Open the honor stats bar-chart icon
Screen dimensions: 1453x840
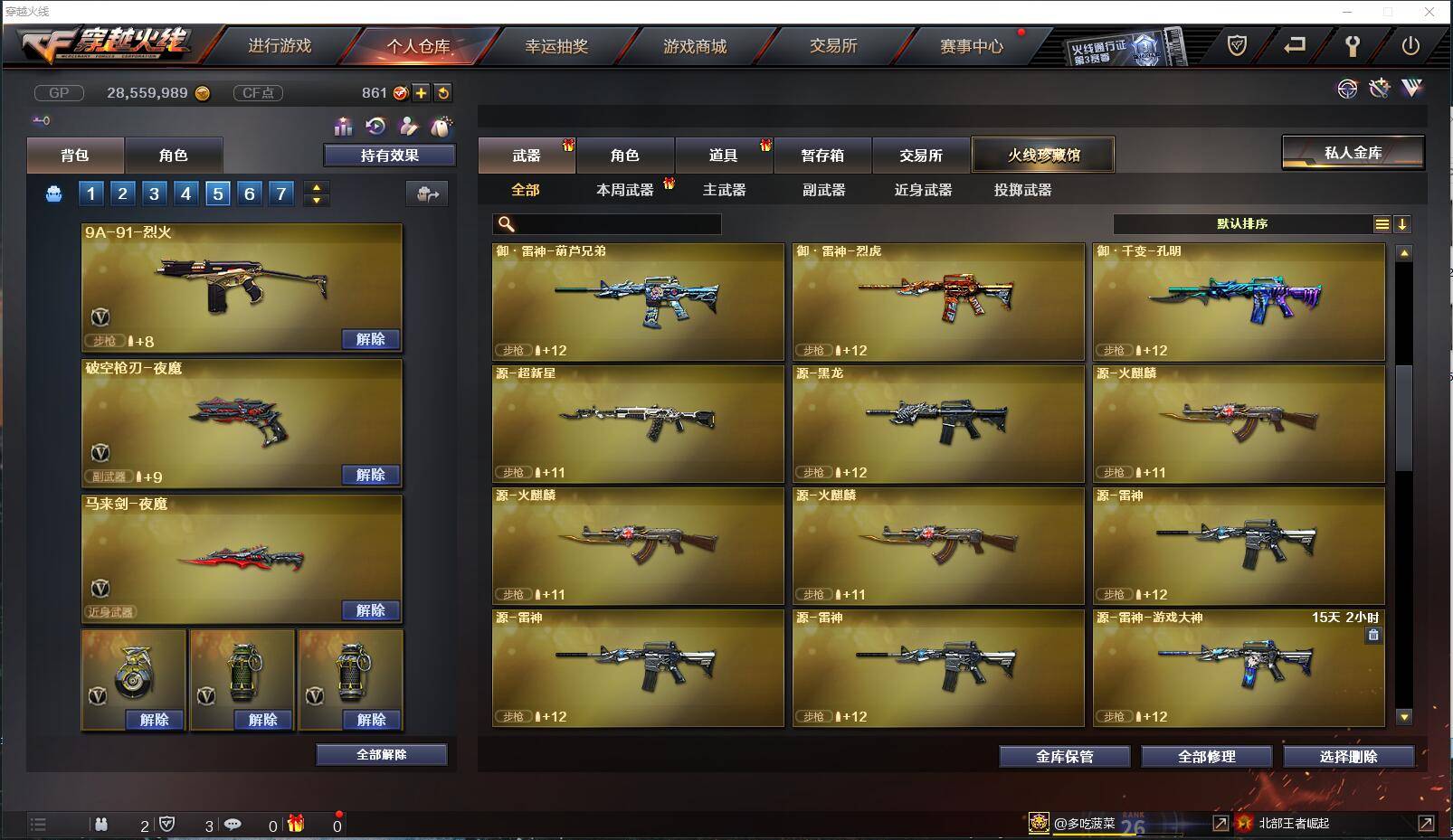[x=344, y=127]
